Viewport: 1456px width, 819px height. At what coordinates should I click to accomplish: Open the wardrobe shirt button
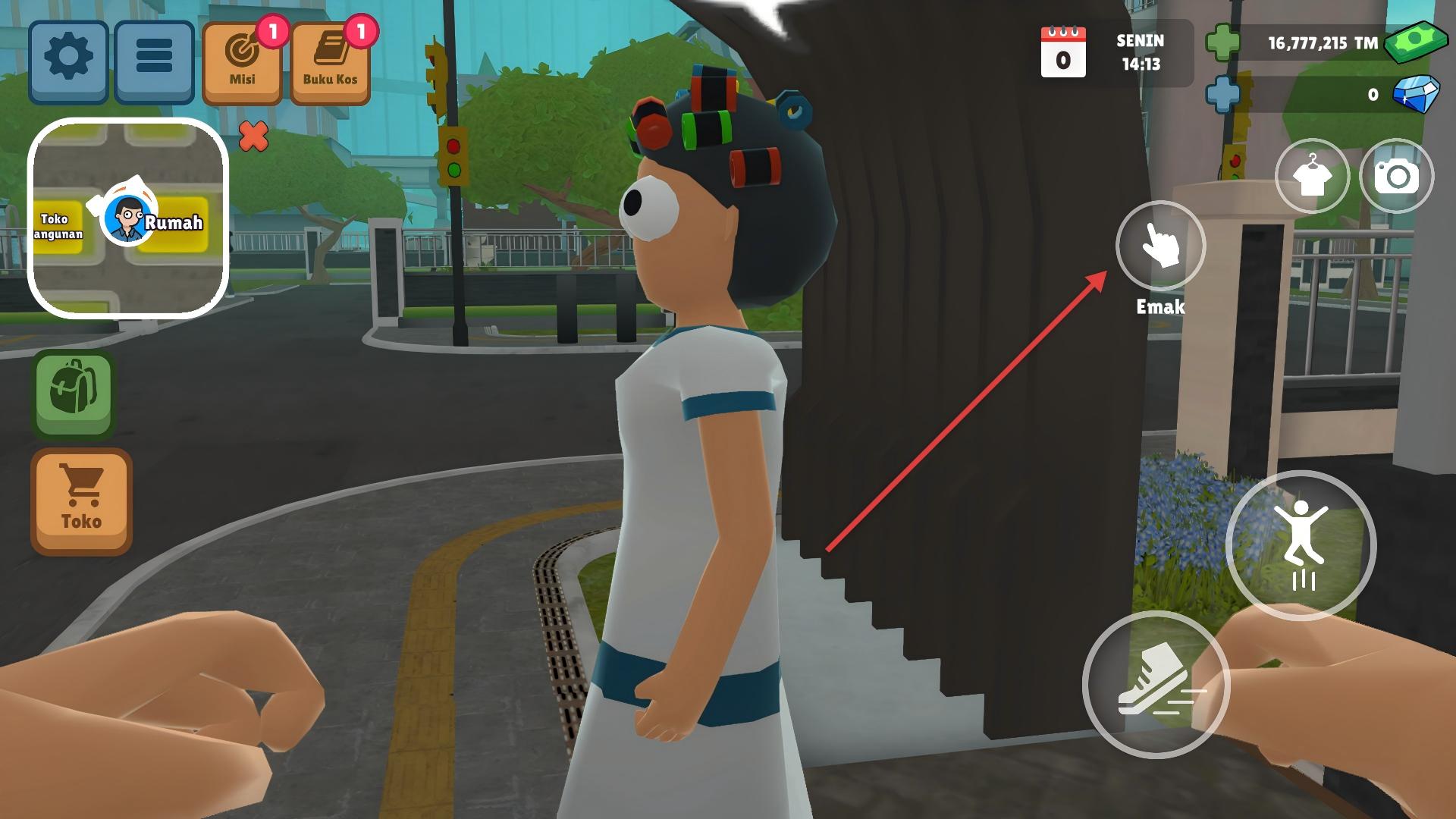point(1312,177)
